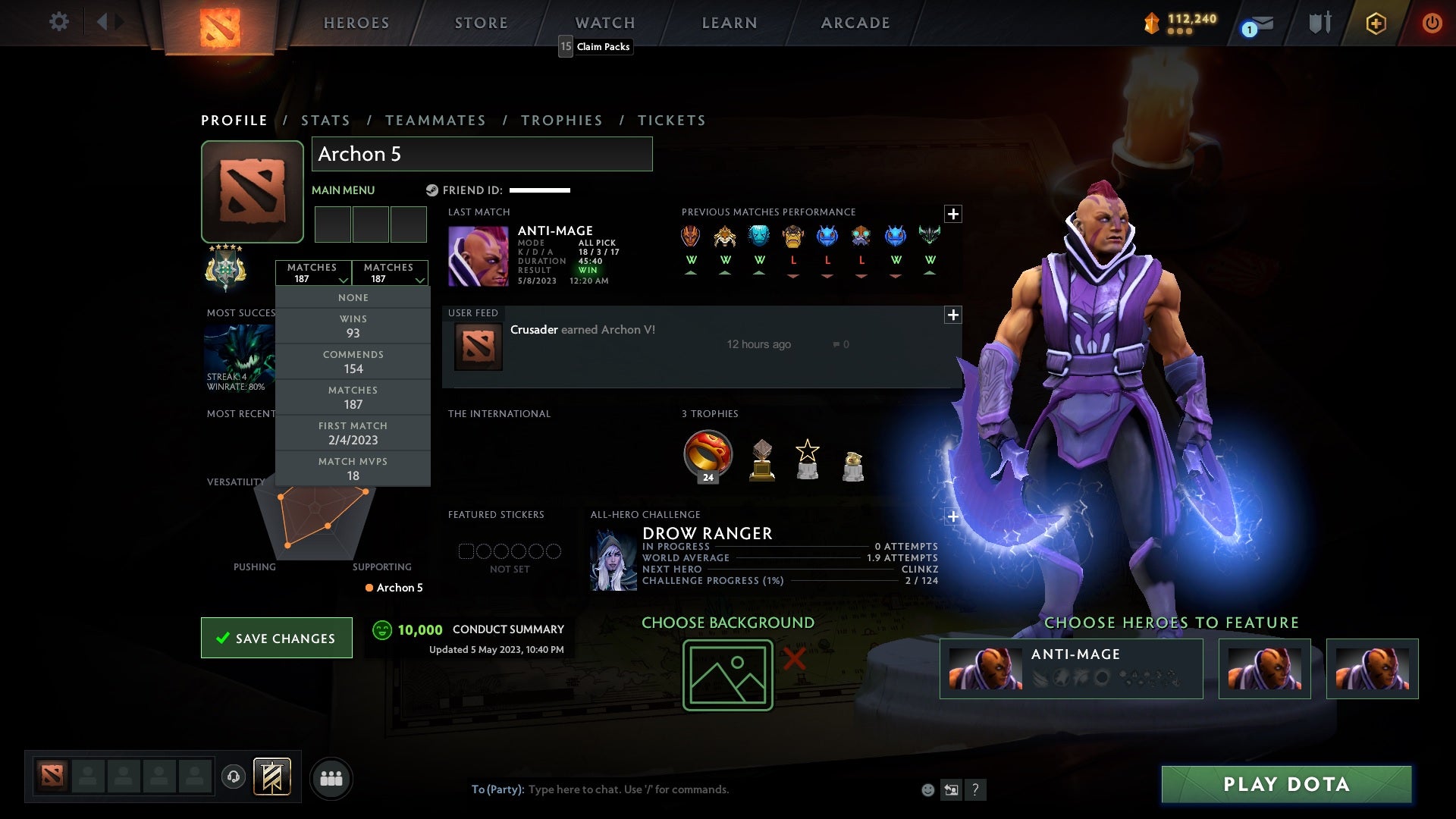Open the Arcade menu
This screenshot has width=1456, height=819.
coord(855,23)
